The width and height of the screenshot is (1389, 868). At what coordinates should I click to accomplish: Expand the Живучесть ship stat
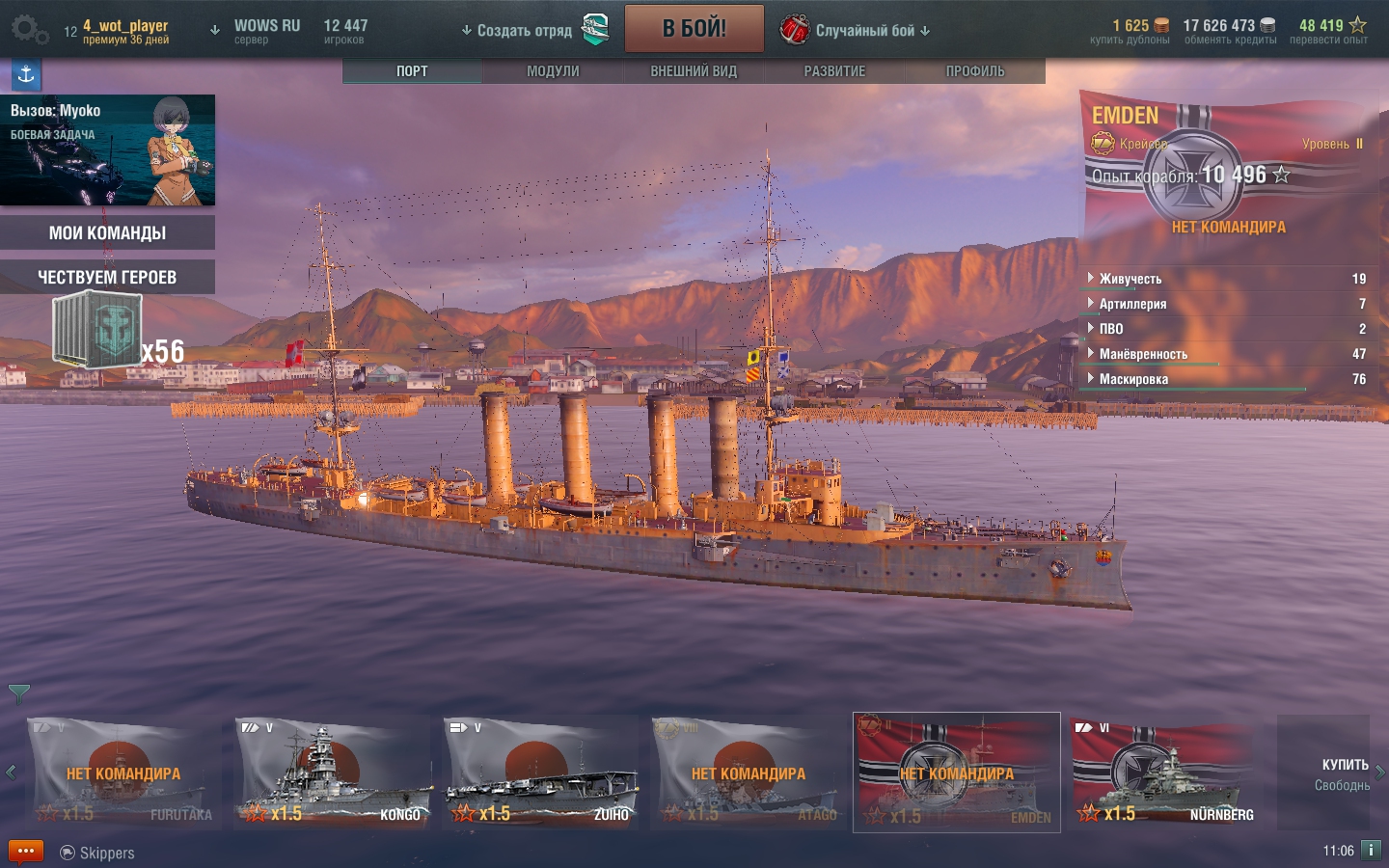pyautogui.click(x=1130, y=279)
